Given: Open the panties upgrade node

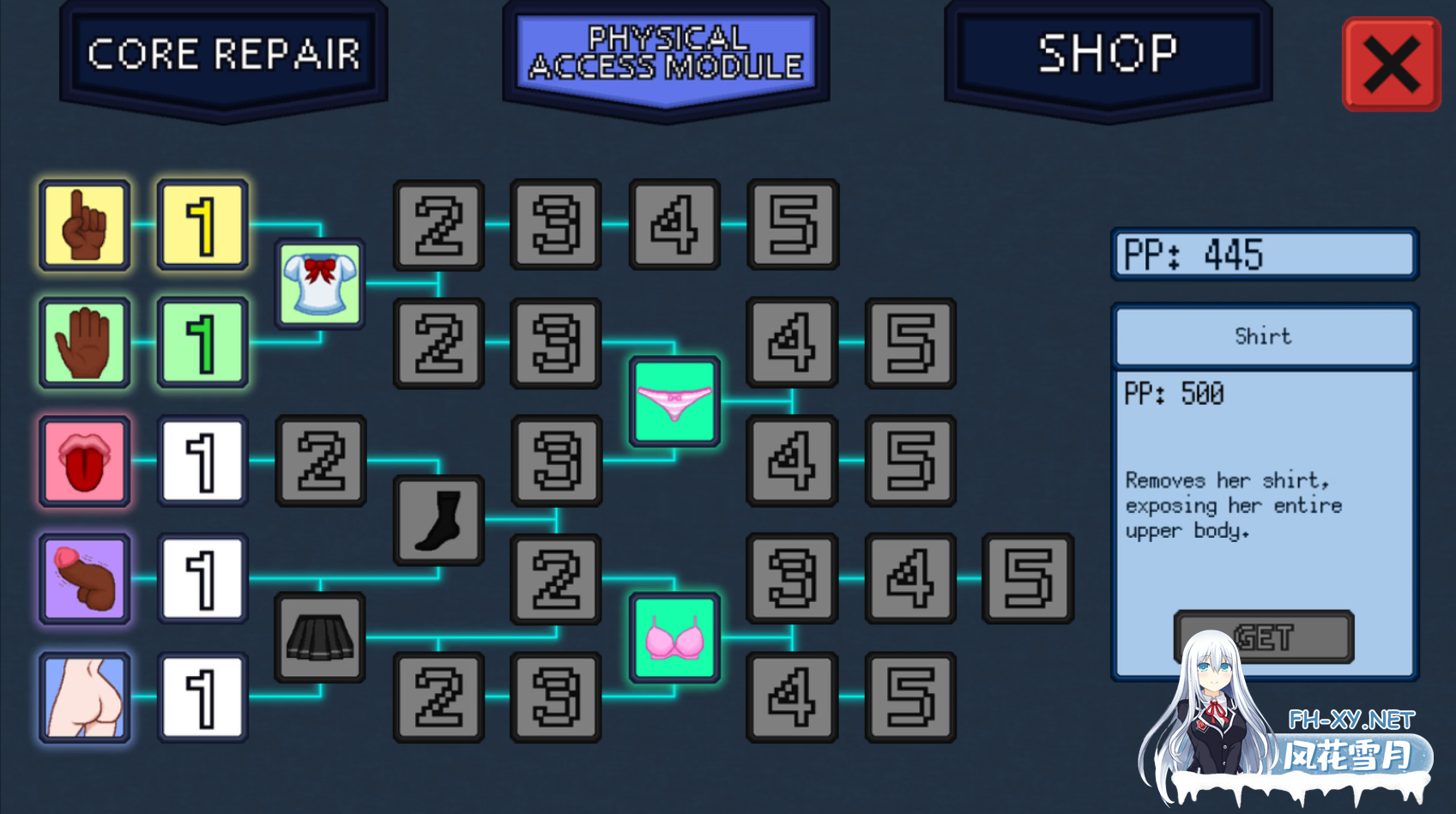Looking at the screenshot, I should click(x=674, y=401).
